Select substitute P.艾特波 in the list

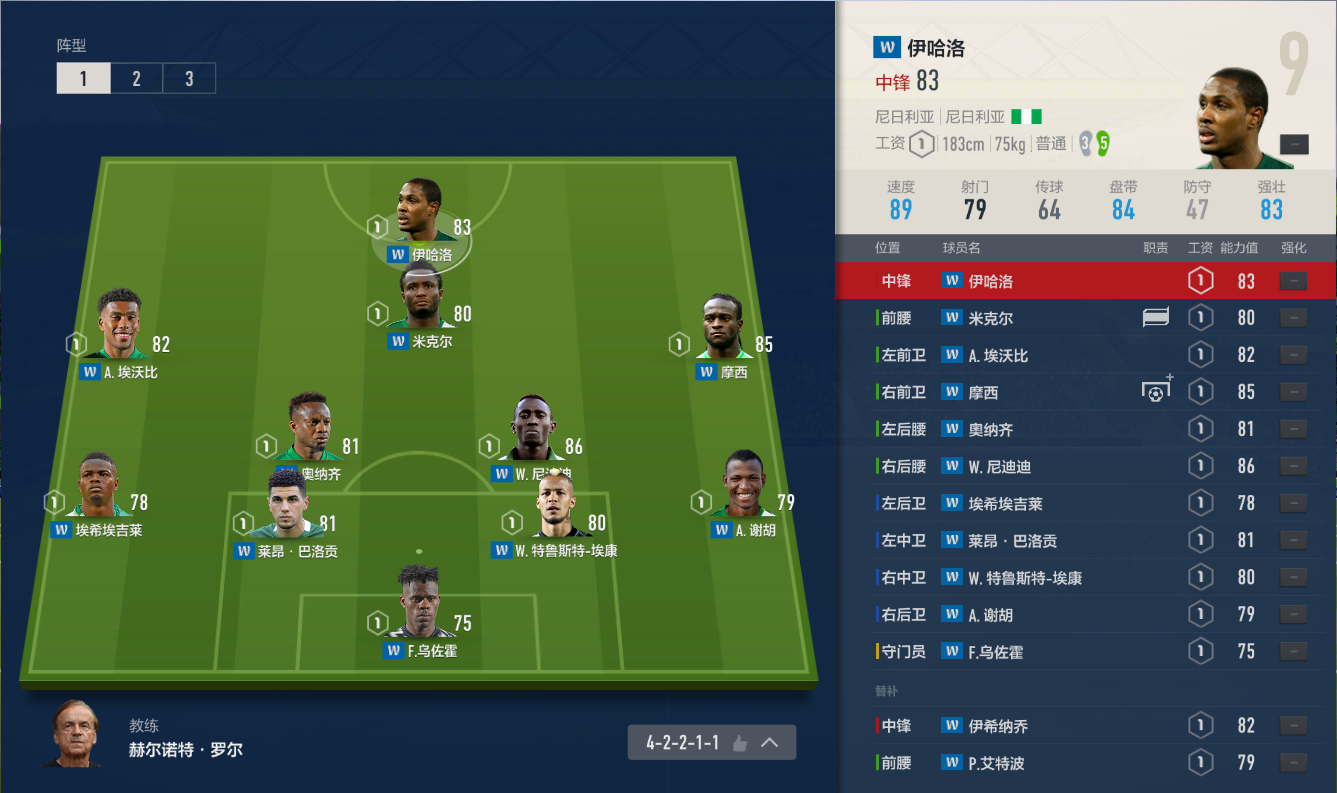coord(1085,763)
